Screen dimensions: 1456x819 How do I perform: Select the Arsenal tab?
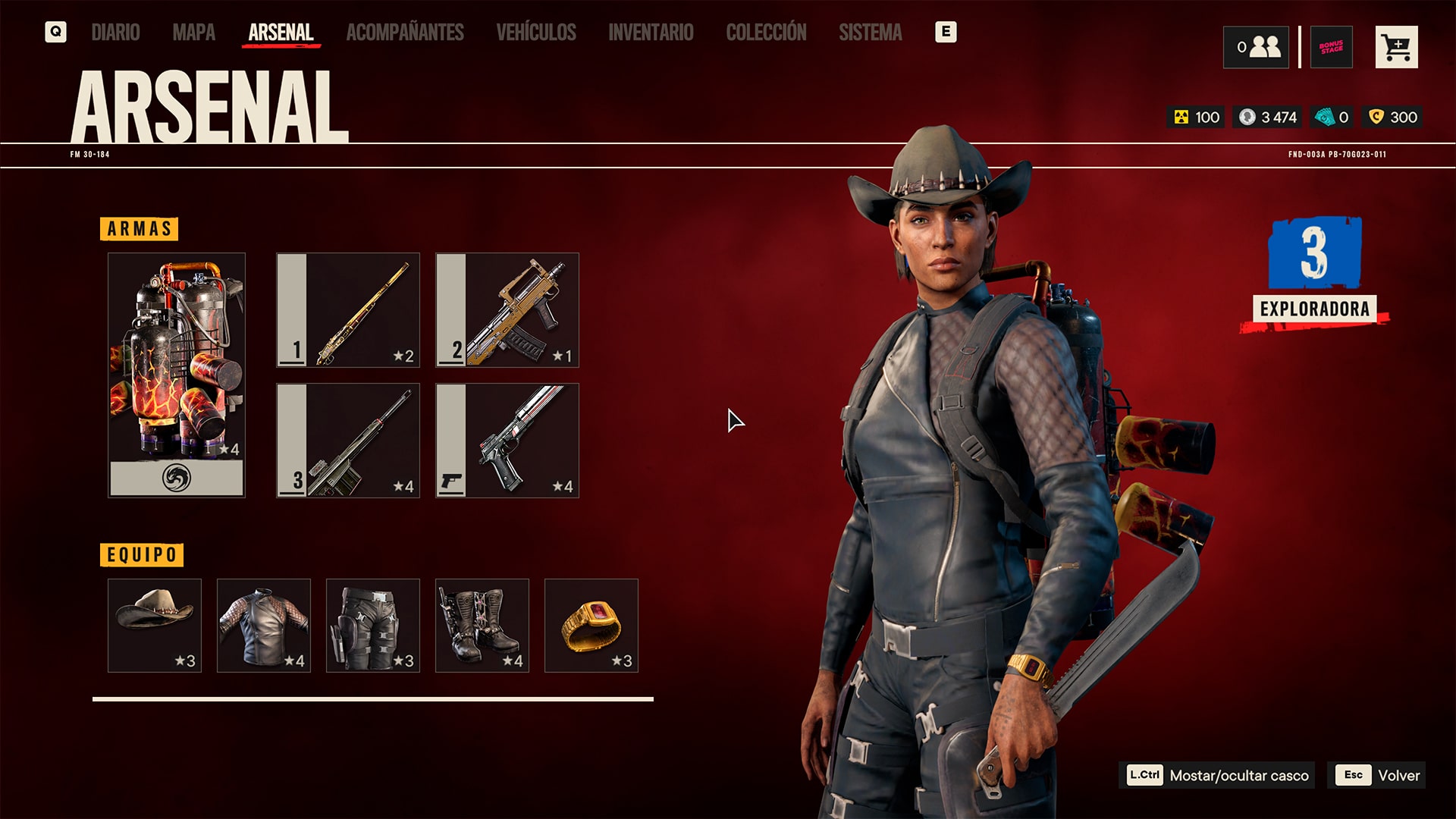coord(281,33)
